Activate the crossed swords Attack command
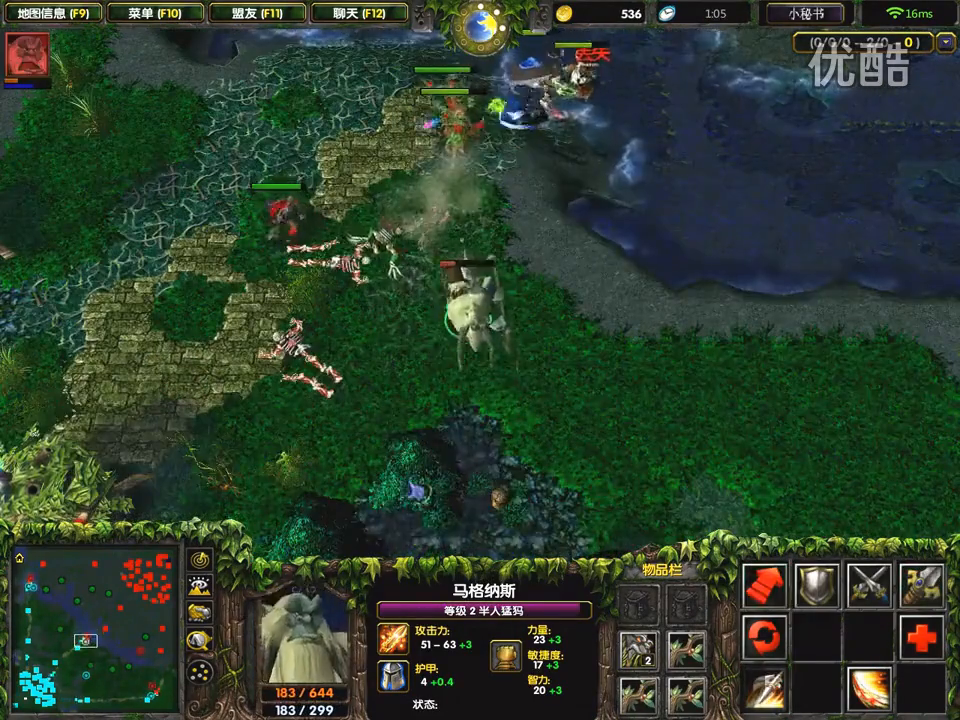Screen dimensions: 960x720 point(869,585)
